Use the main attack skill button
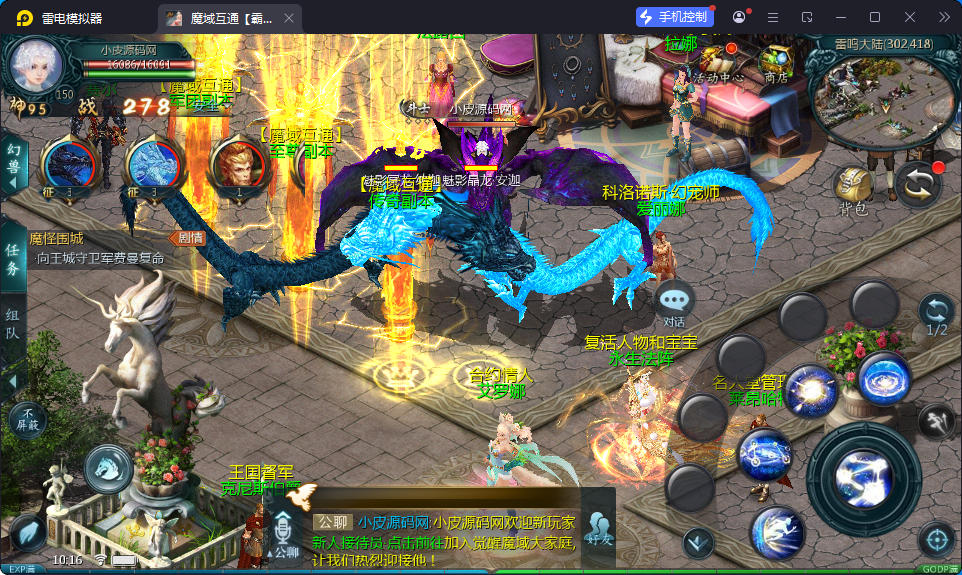962x575 pixels. pyautogui.click(x=863, y=471)
